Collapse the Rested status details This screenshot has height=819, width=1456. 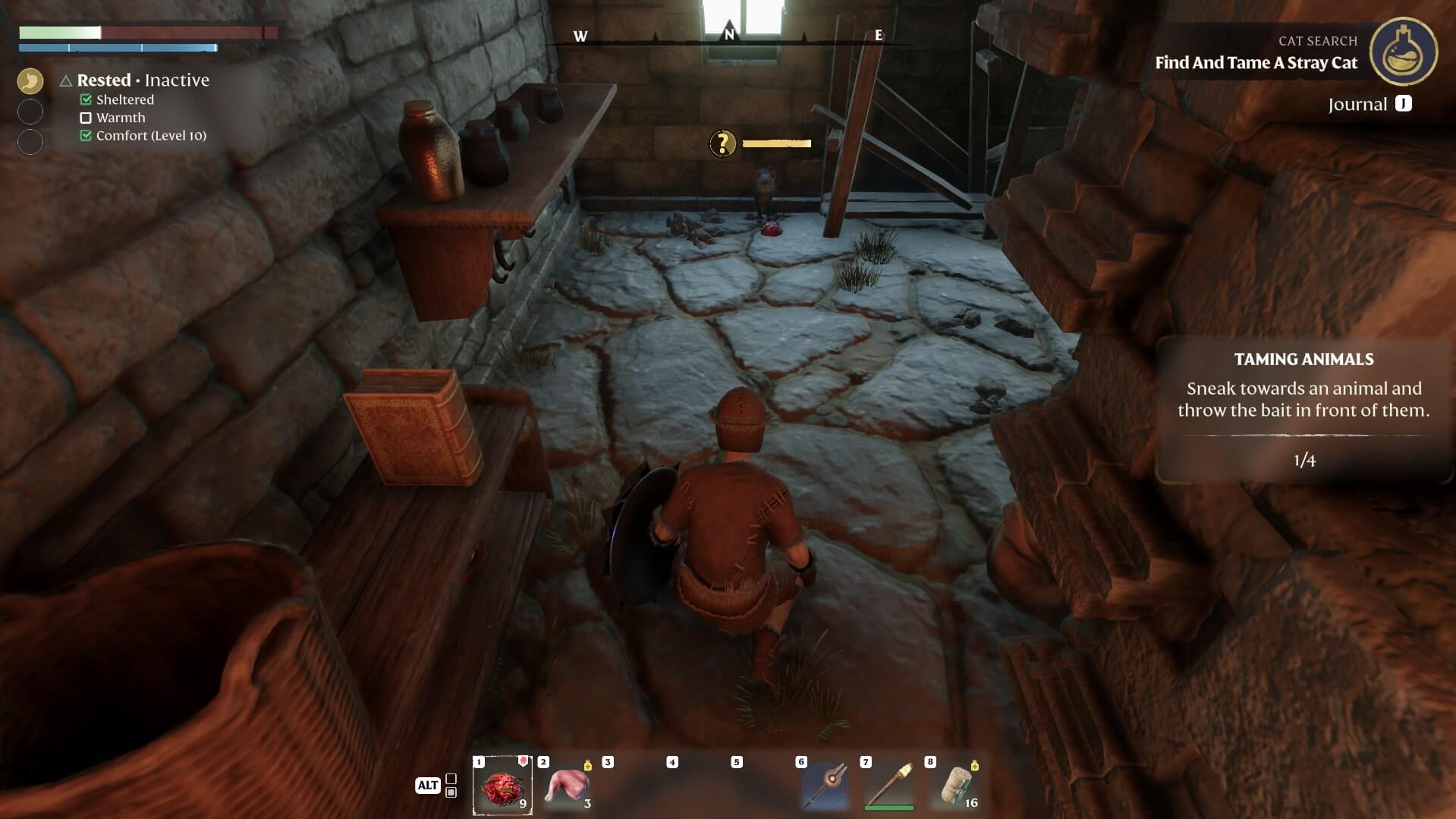[66, 80]
